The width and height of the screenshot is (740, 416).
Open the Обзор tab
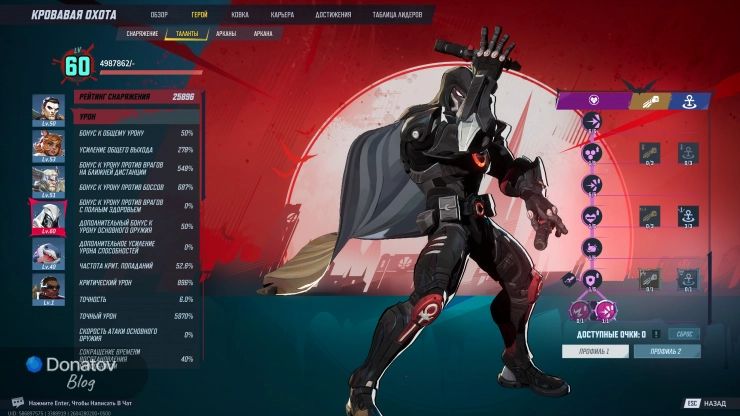point(158,16)
